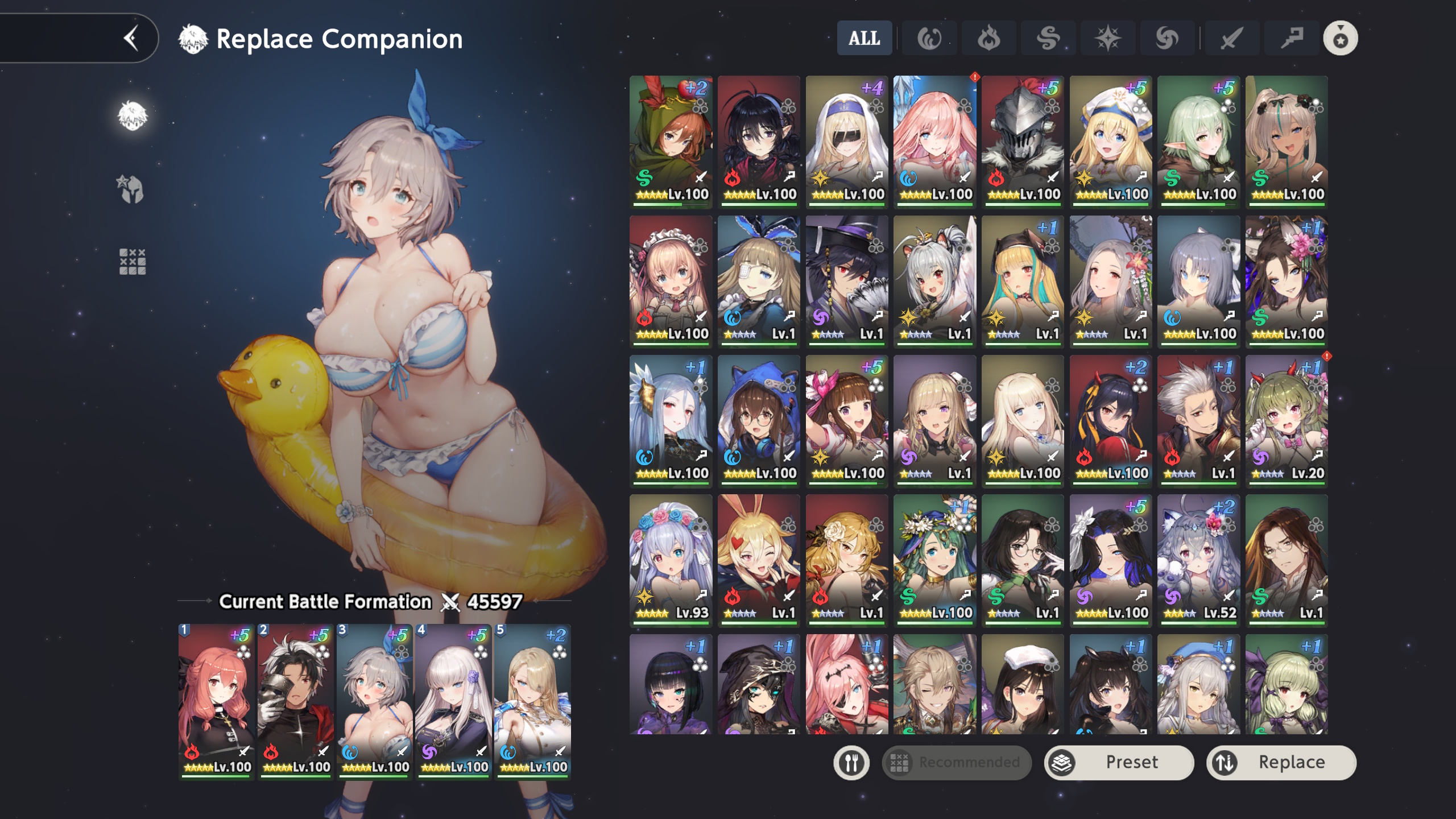
Task: Pick the blindfolded blonde priestess card
Action: [x=846, y=140]
